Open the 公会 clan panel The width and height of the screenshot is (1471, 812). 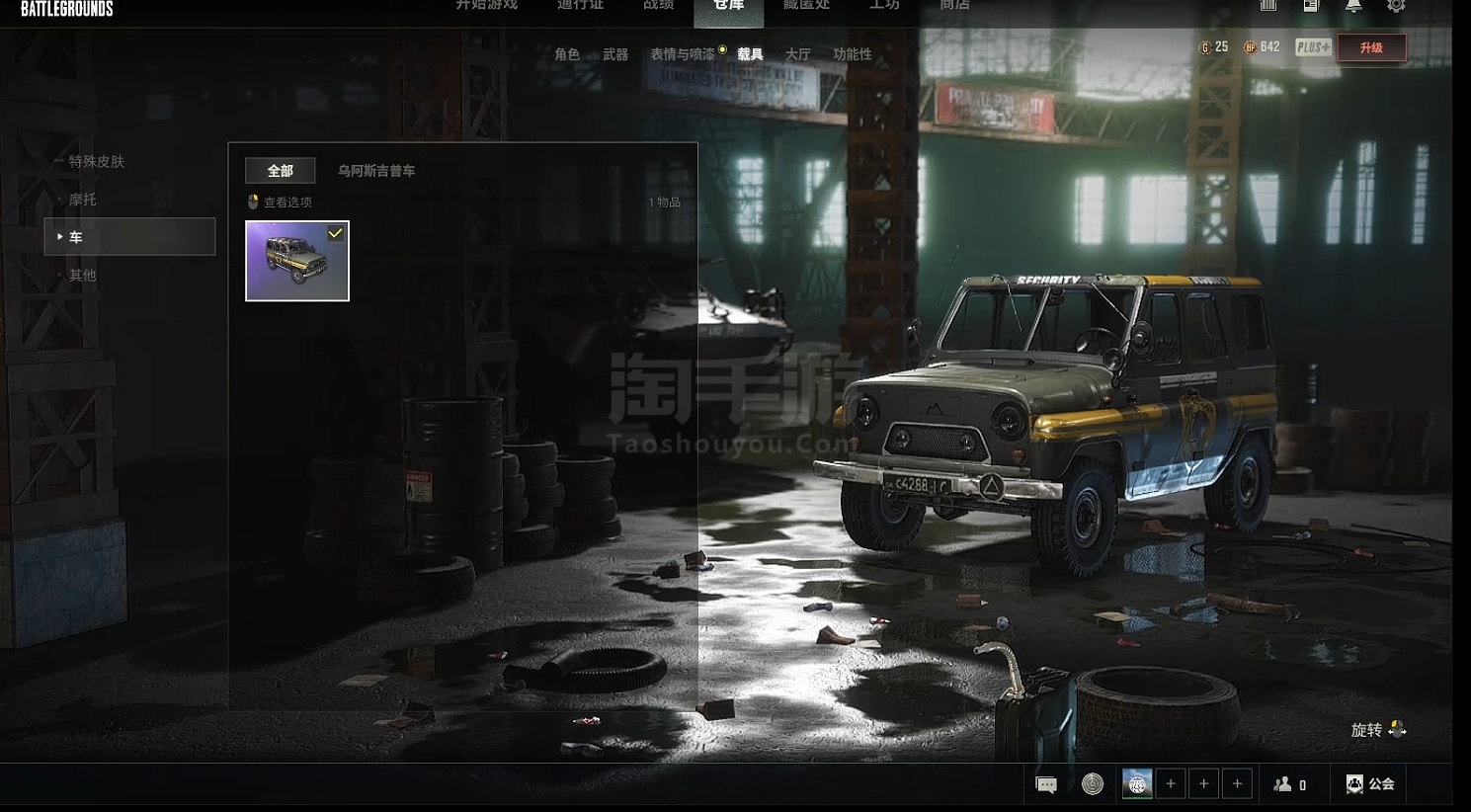(1370, 784)
